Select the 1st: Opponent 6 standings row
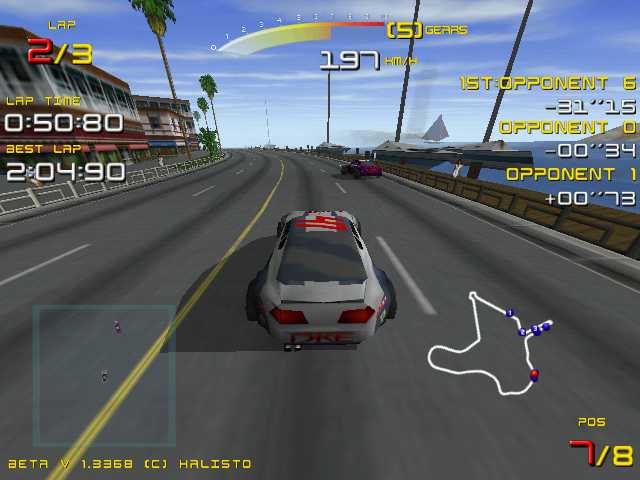 click(548, 84)
